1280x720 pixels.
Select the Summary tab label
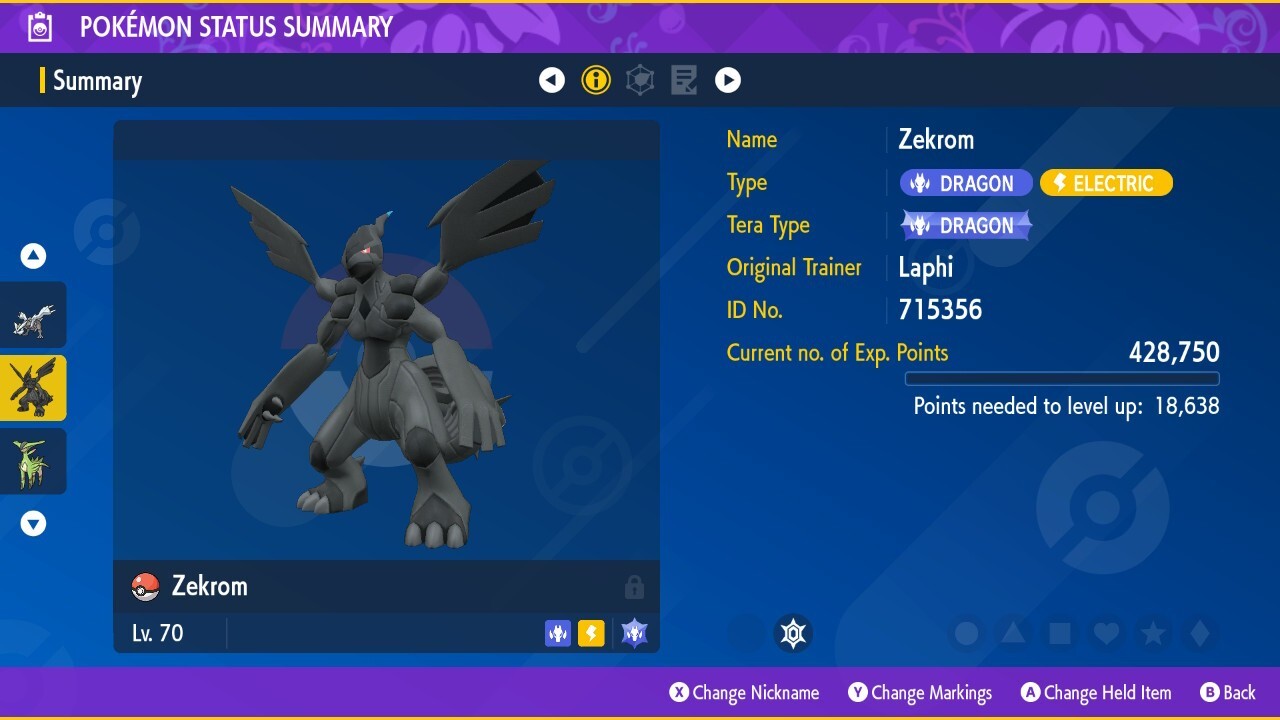(97, 80)
